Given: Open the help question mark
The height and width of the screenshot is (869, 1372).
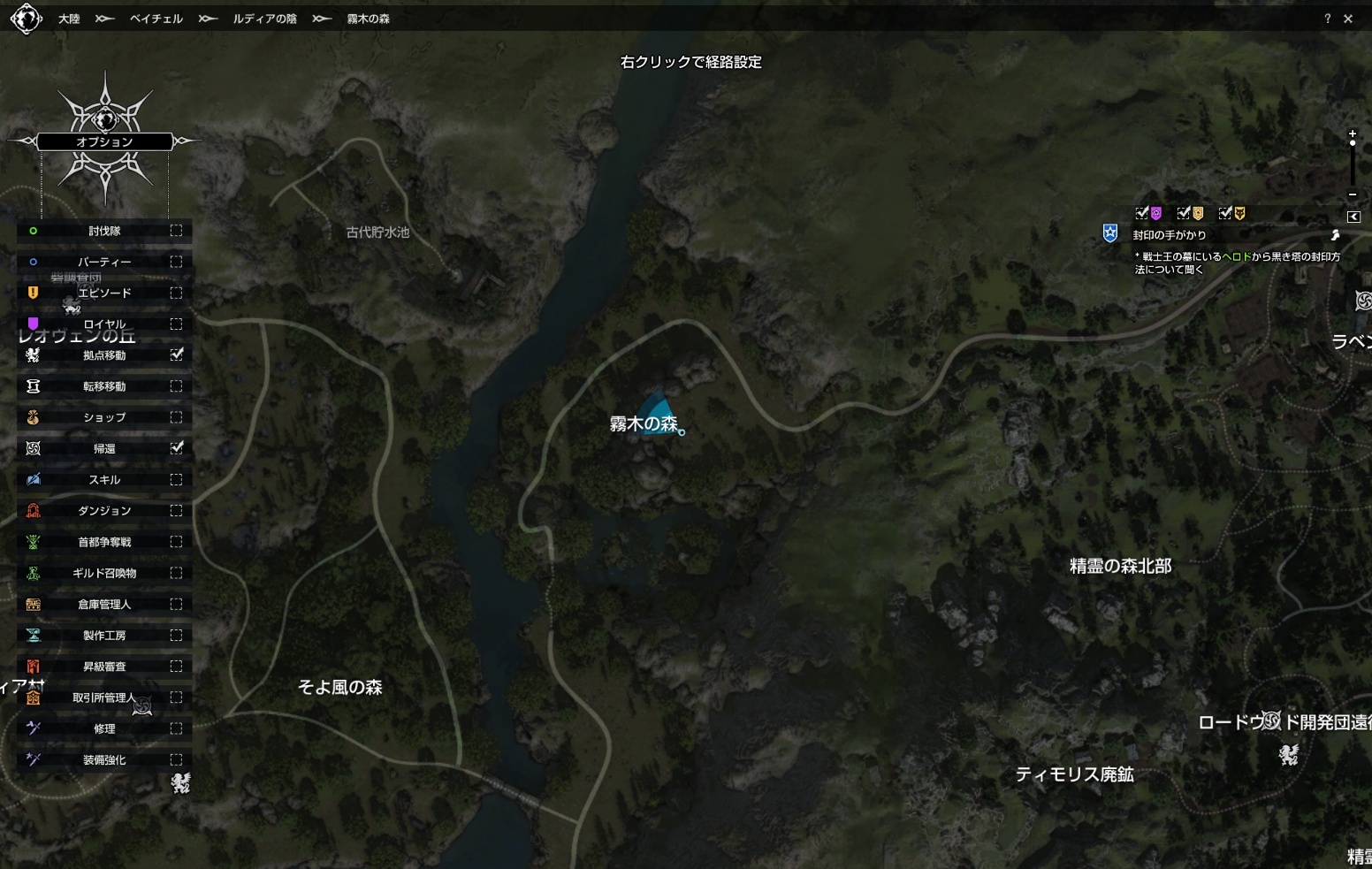Looking at the screenshot, I should pyautogui.click(x=1327, y=19).
